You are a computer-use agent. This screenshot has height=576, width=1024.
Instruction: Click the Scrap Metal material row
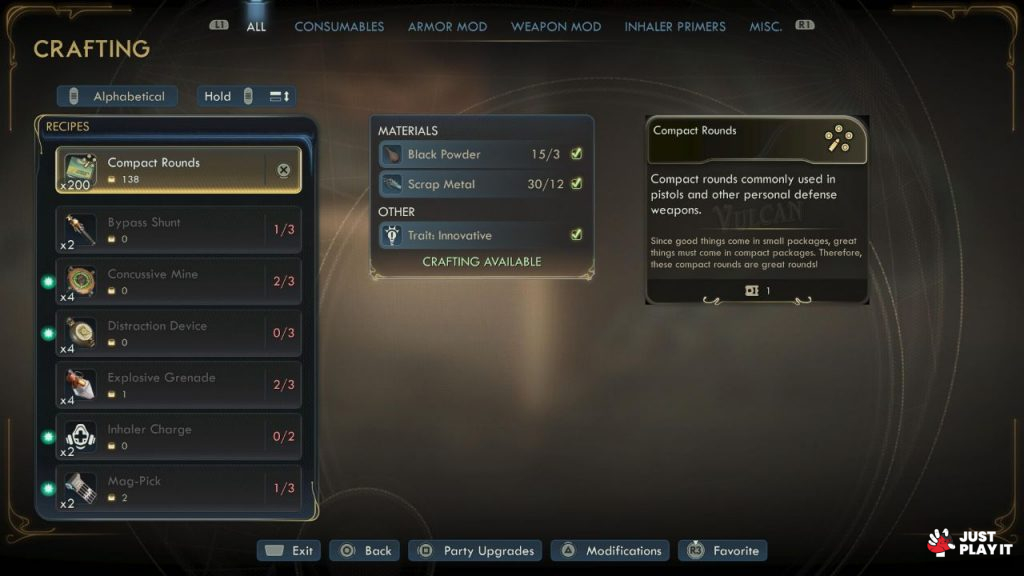click(481, 185)
